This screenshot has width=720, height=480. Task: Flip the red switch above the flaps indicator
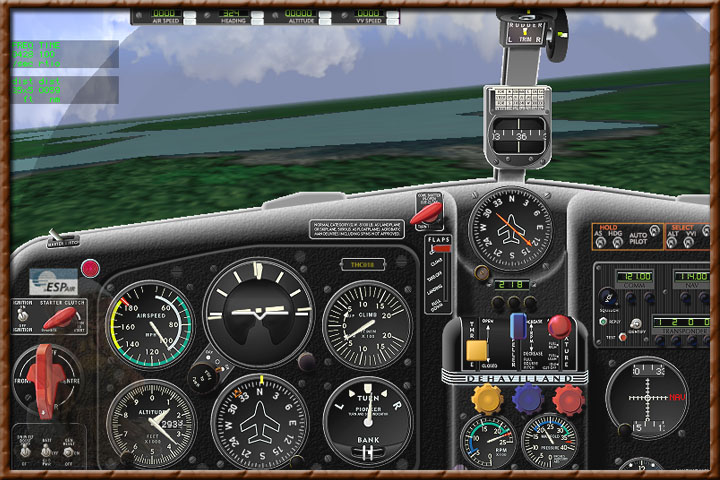pyautogui.click(x=423, y=215)
